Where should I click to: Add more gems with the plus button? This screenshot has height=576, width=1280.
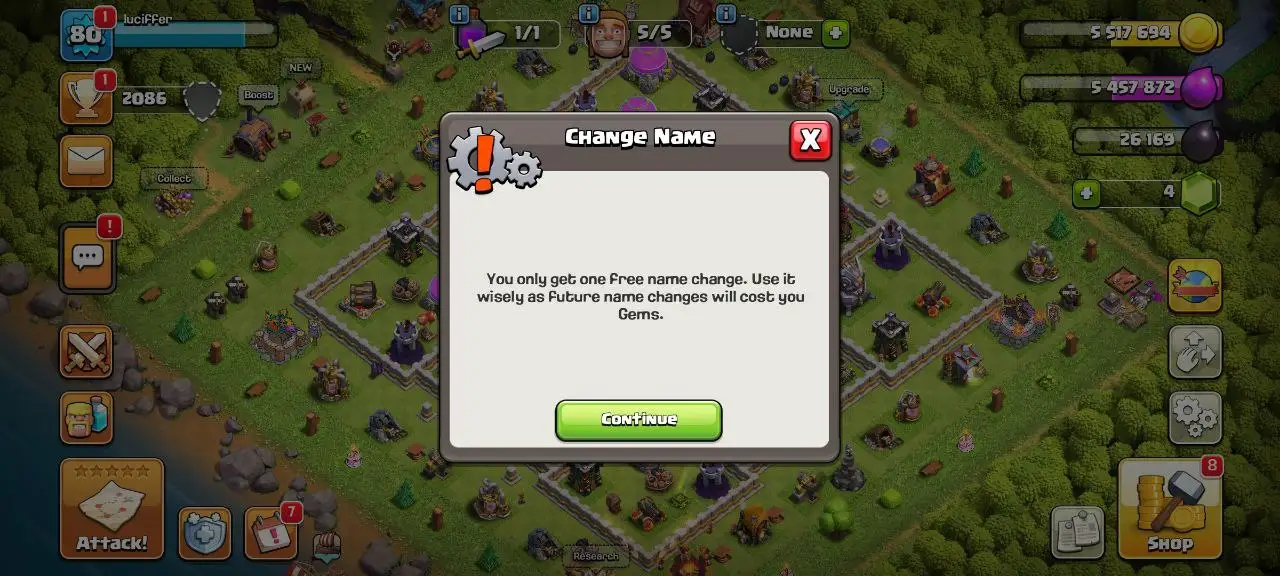point(1088,193)
